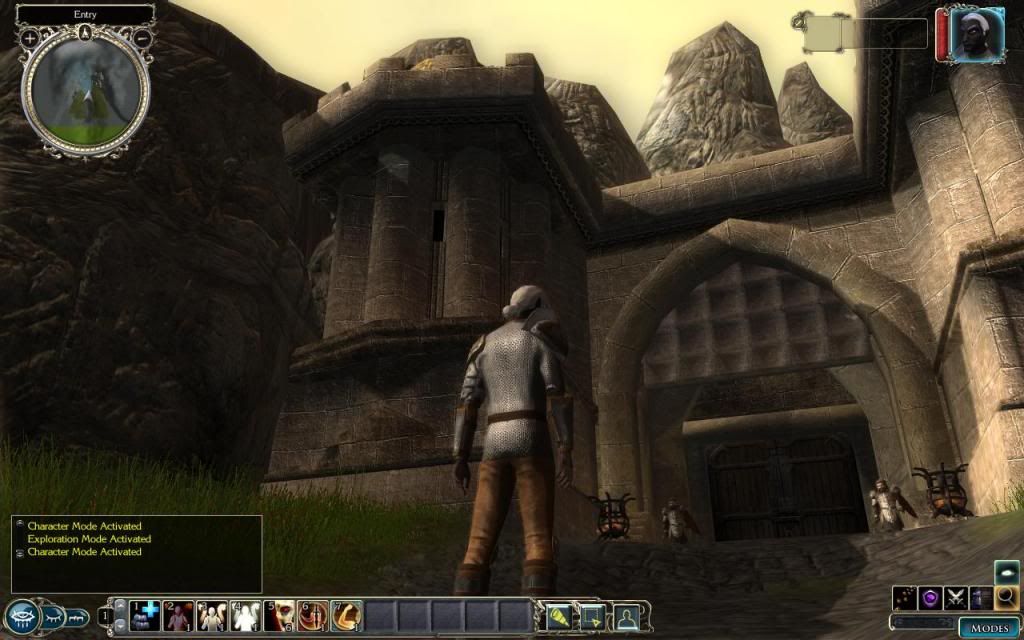This screenshot has width=1024, height=640.
Task: Trigger the hotbar slot 4 glowing figure ability
Action: [x=246, y=616]
